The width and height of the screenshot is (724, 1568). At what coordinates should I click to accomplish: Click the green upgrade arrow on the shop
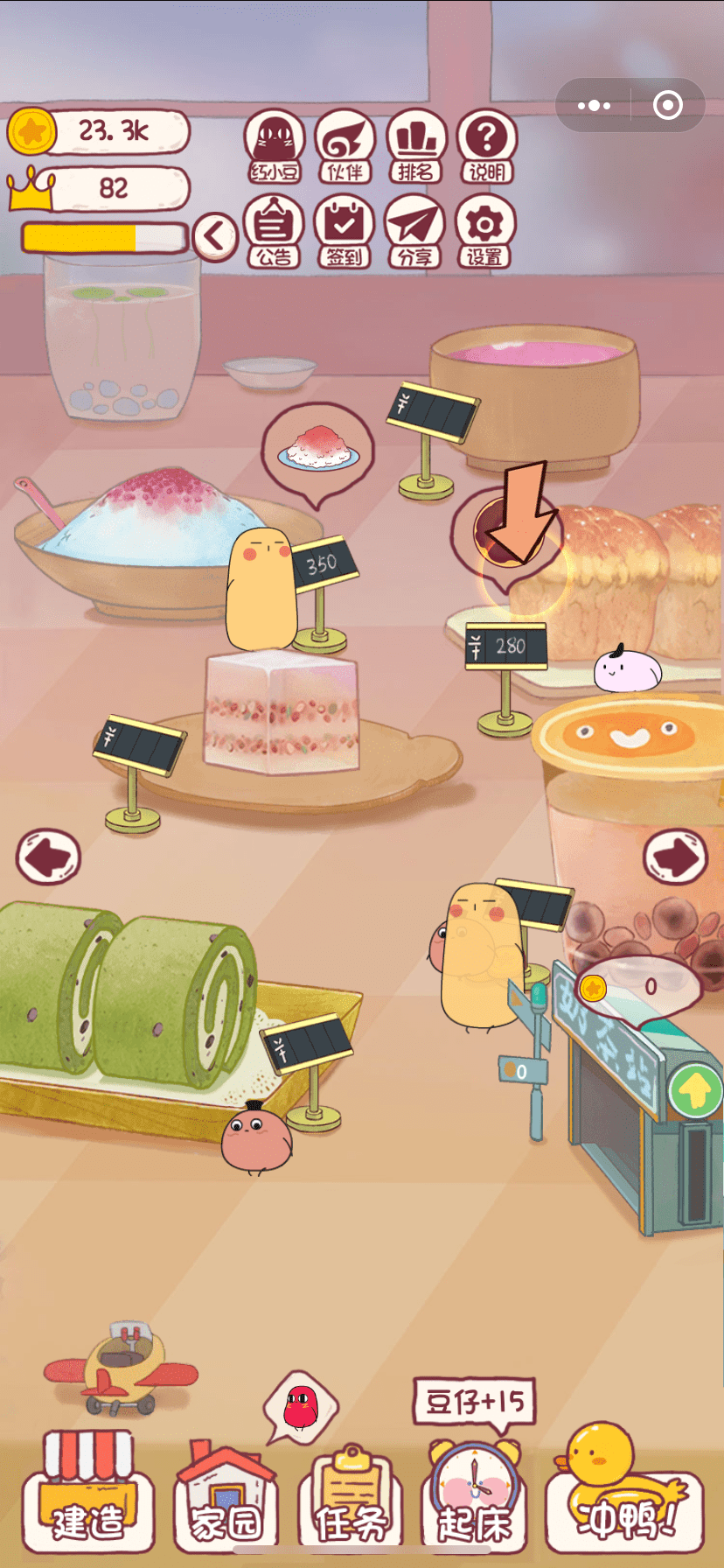tap(695, 1090)
